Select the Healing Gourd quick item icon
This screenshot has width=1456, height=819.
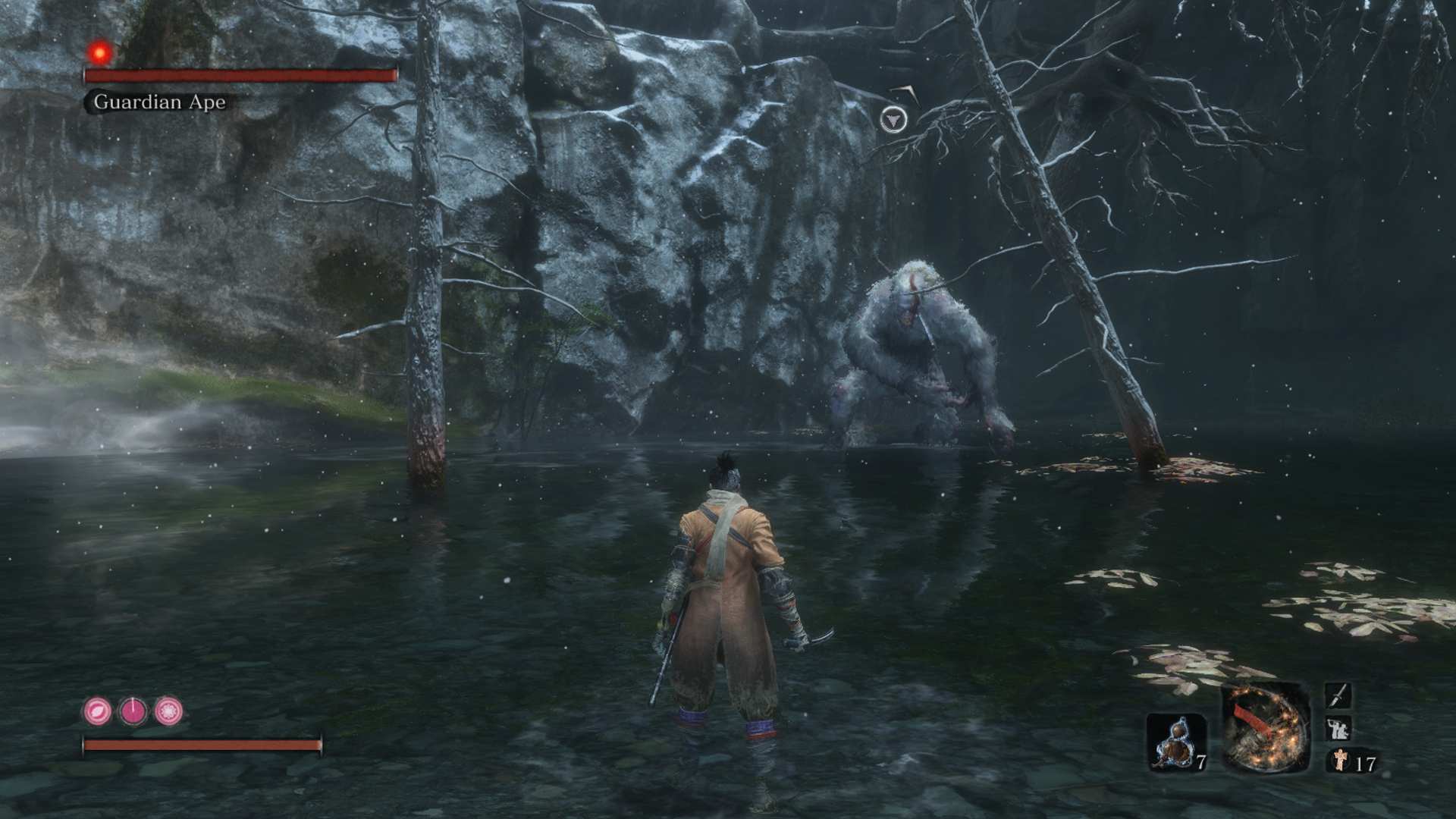[1176, 742]
